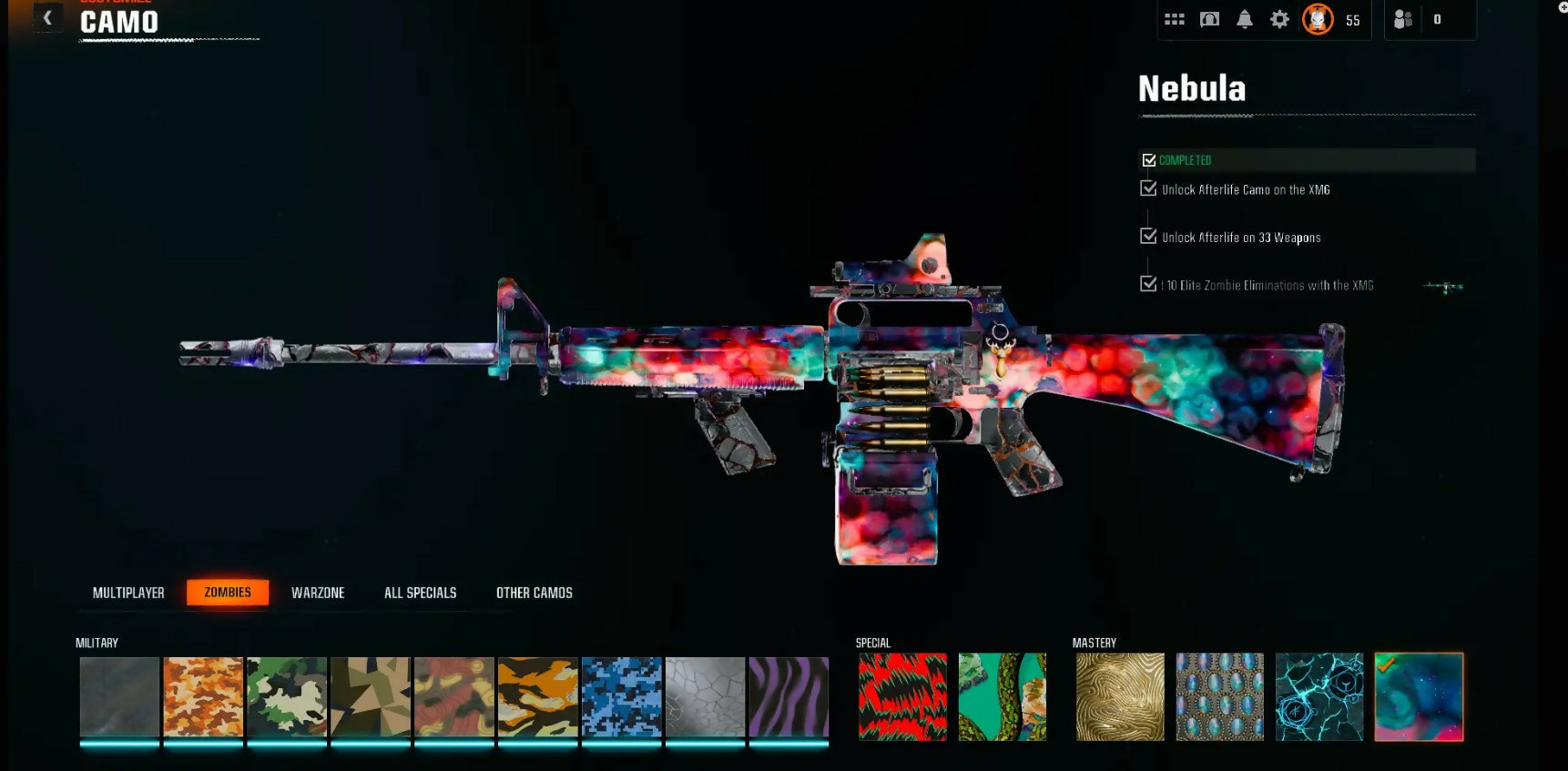1568x771 pixels.
Task: Pick the blue digital military camo
Action: 622,696
